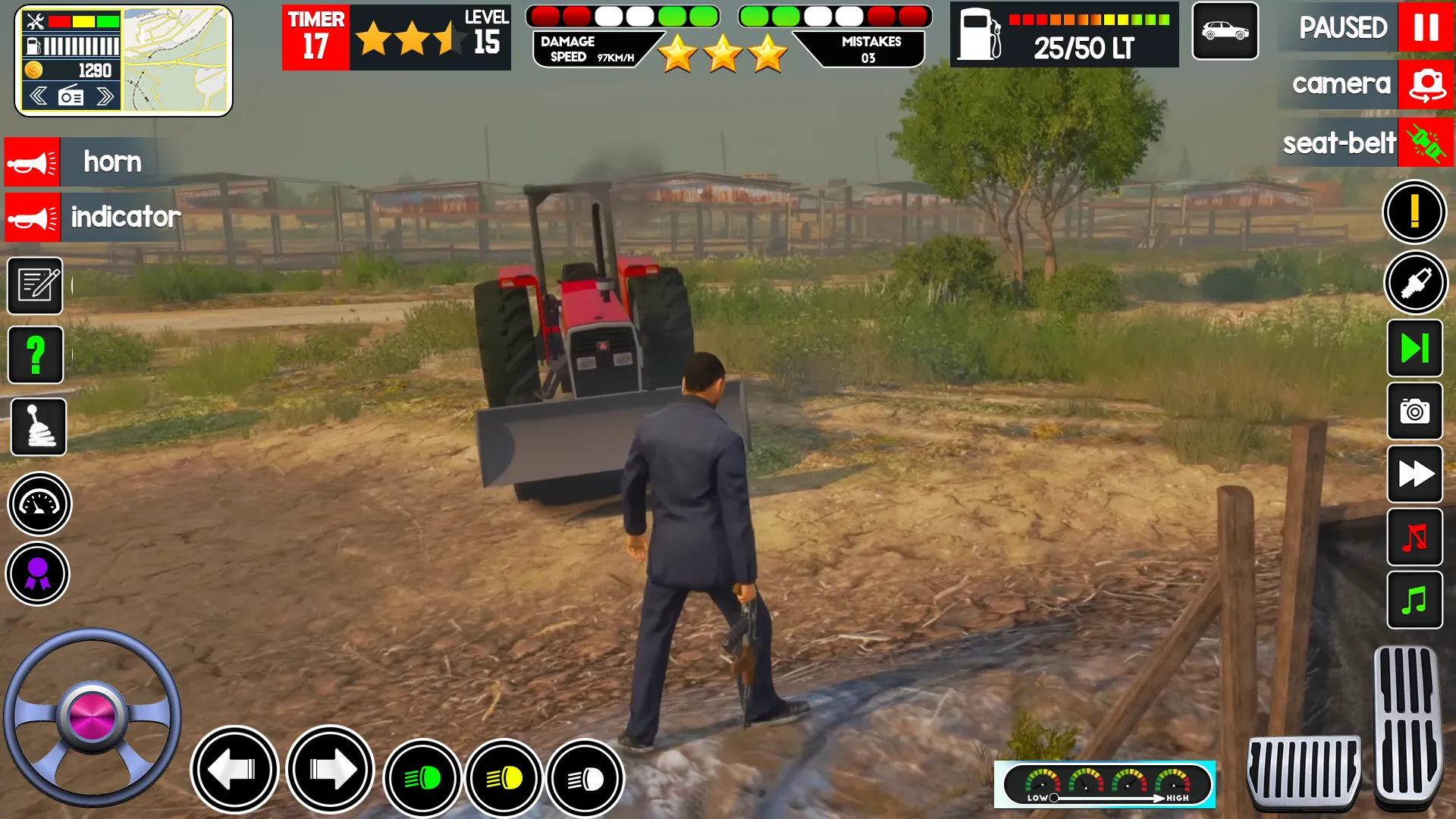Viewport: 1456px width, 819px height.
Task: Click the red pause button
Action: [1425, 28]
